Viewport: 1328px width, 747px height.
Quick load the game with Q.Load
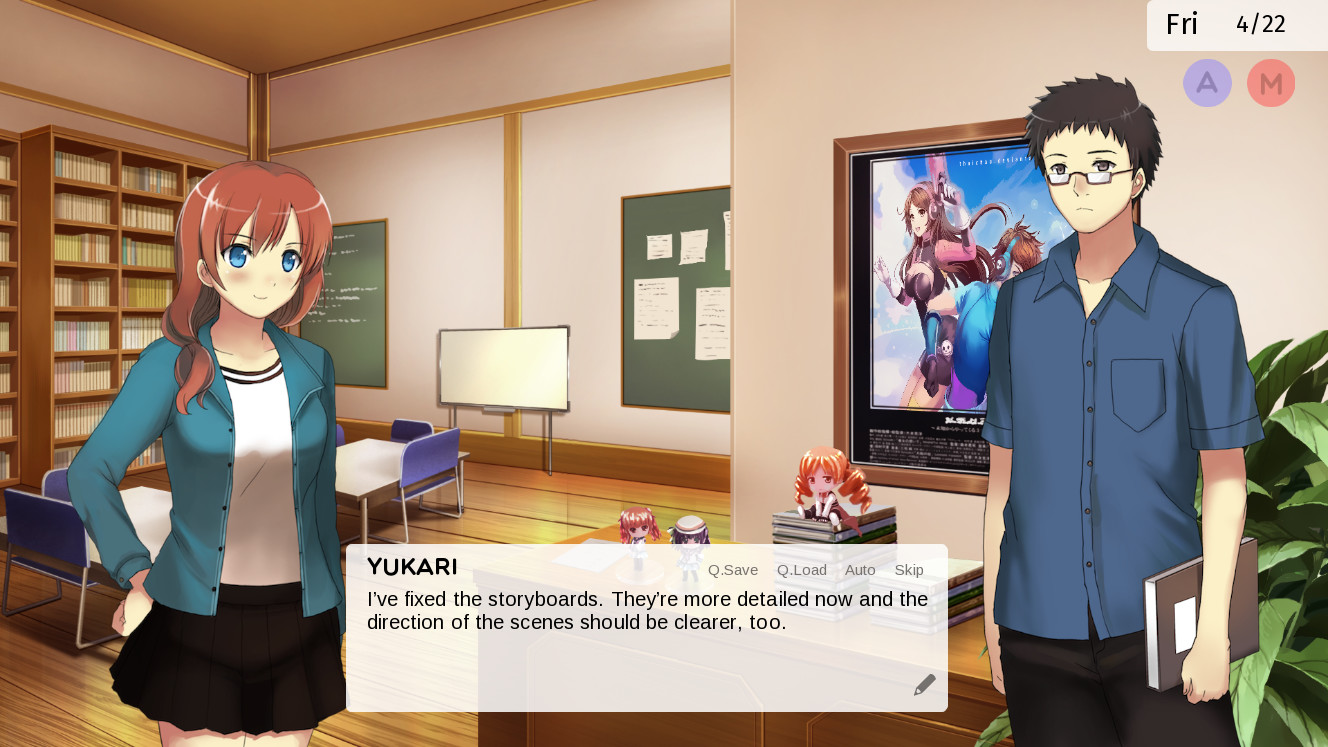coord(801,570)
